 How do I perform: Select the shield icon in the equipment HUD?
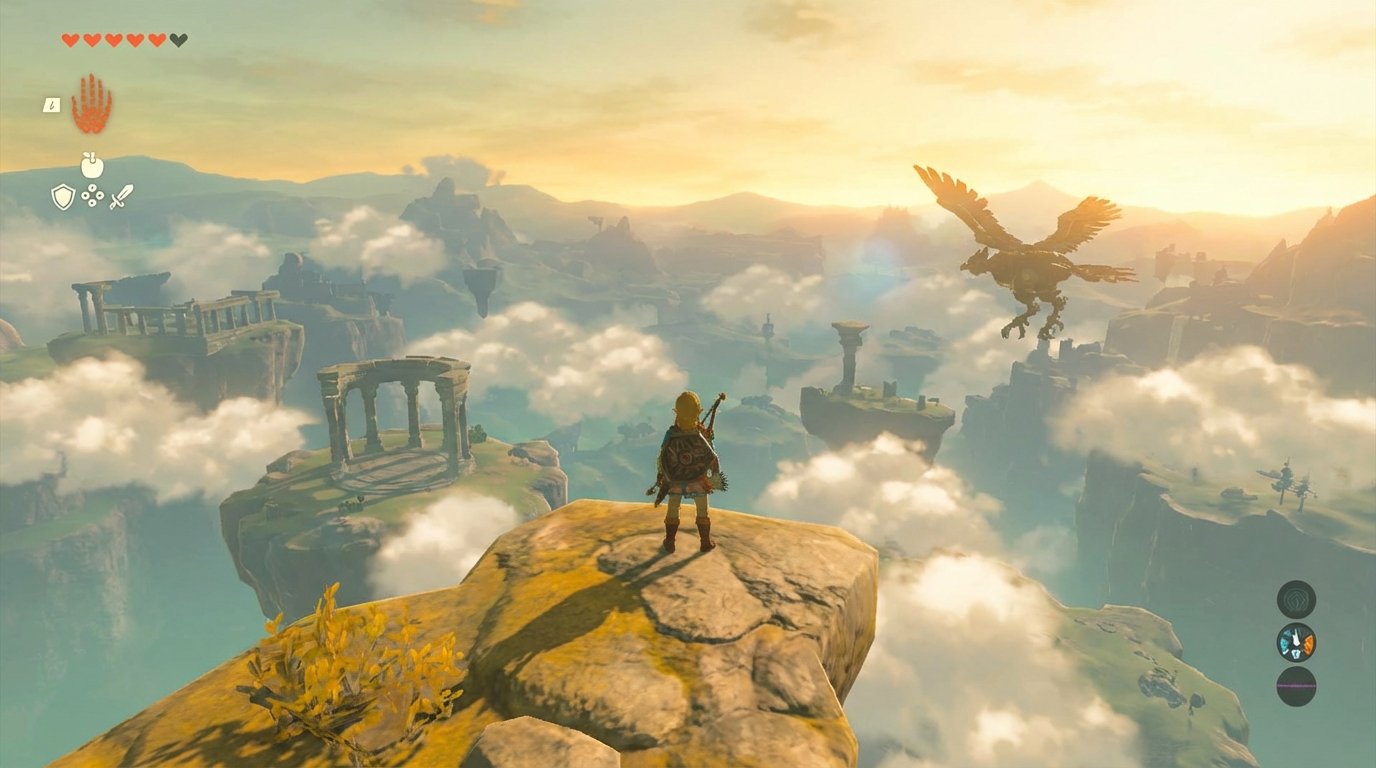(61, 199)
